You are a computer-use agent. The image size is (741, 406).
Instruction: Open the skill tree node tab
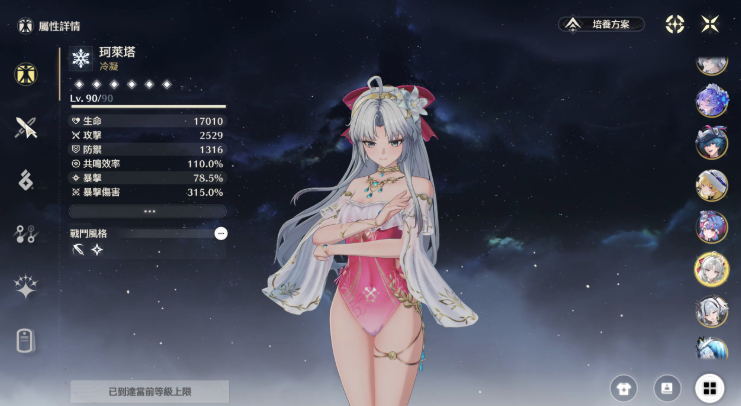coord(26,234)
